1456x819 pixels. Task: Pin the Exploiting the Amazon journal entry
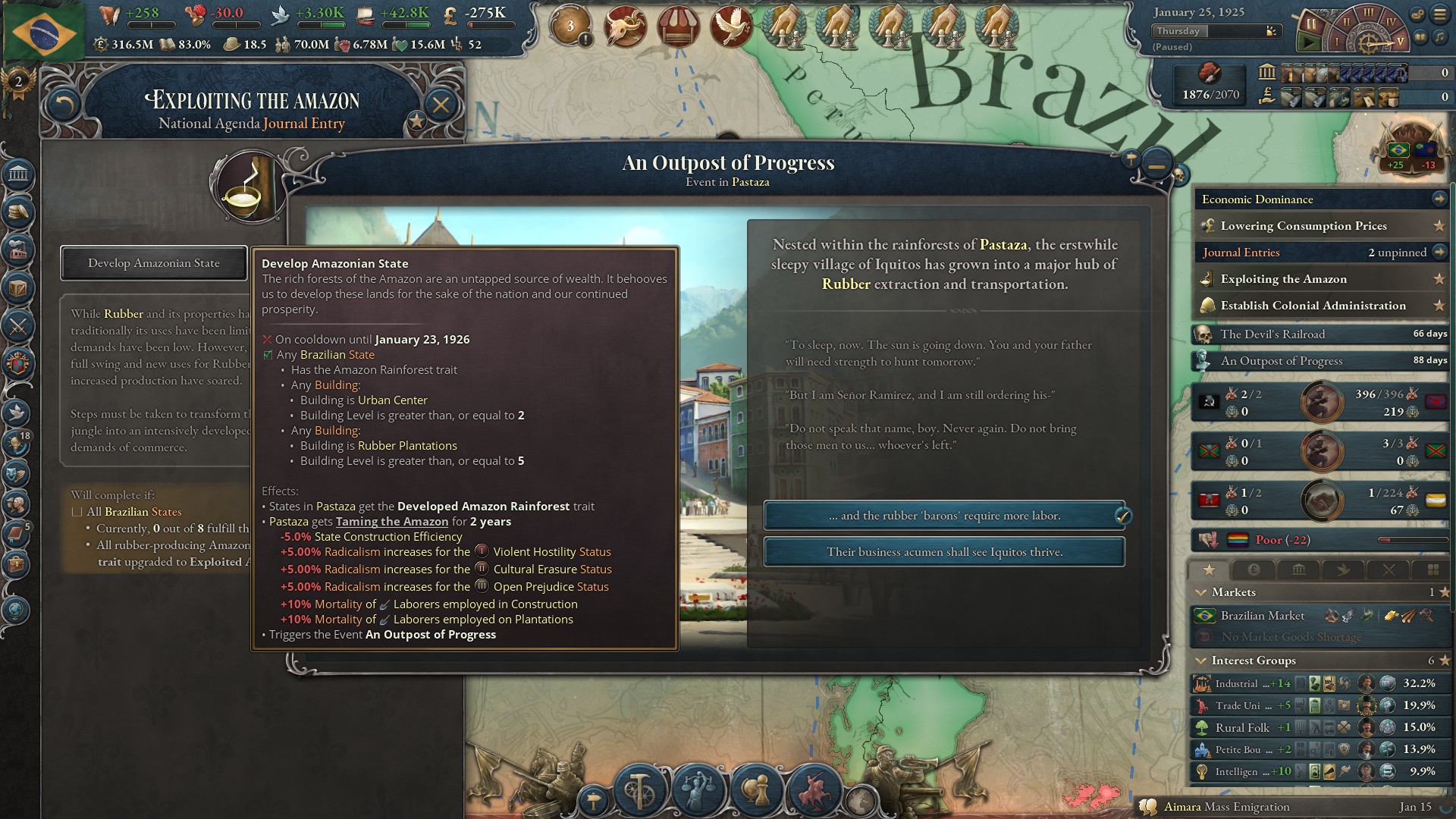pyautogui.click(x=1439, y=279)
